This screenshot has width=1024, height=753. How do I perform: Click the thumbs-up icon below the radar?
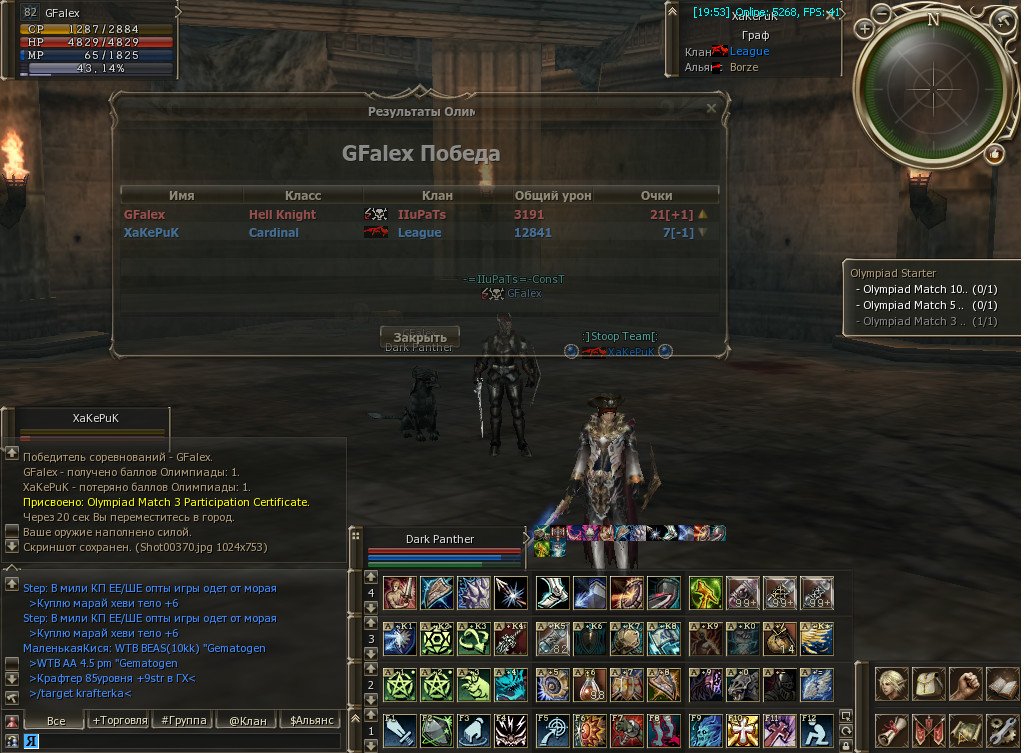pos(995,153)
